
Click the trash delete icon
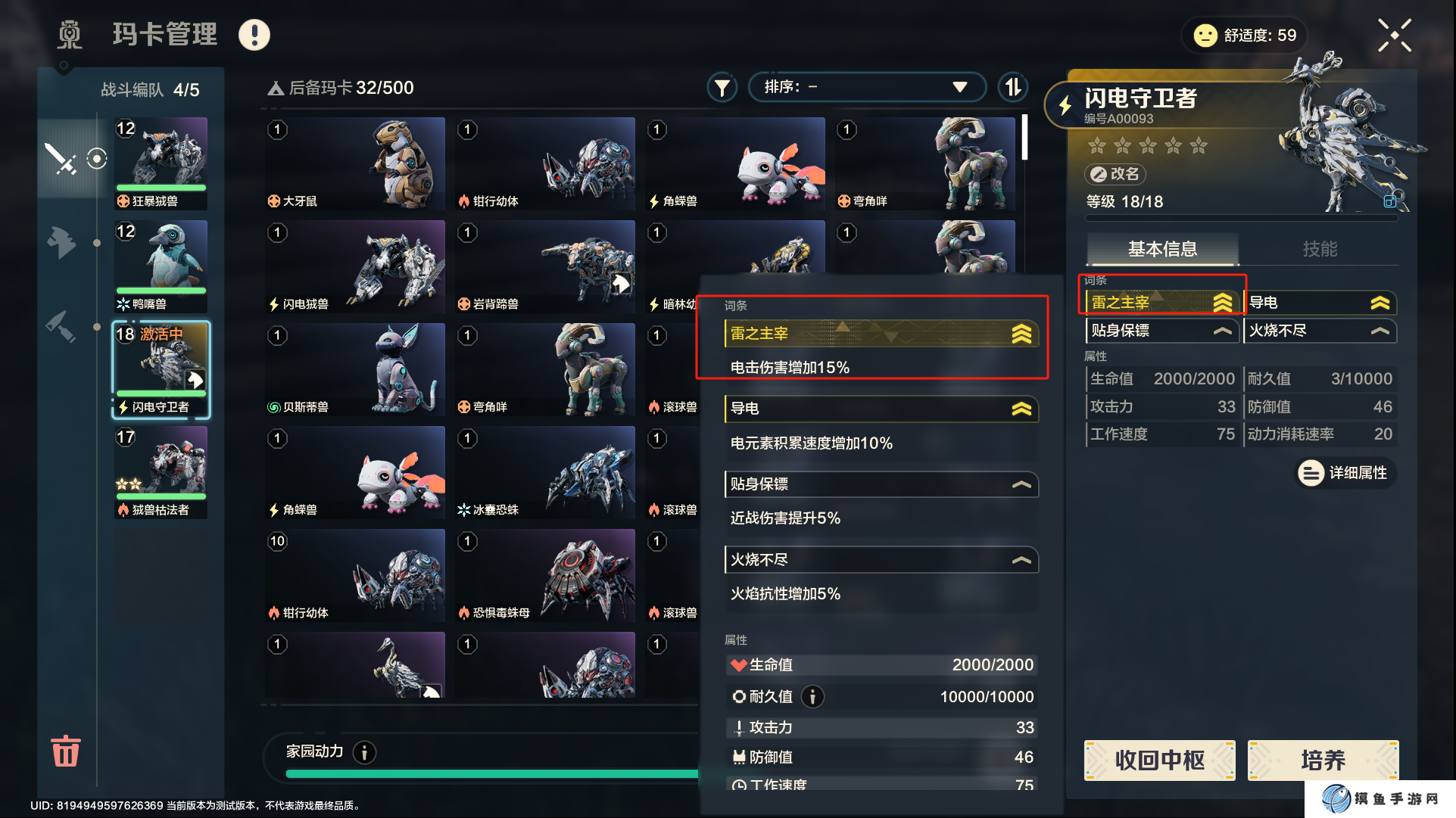tap(65, 751)
